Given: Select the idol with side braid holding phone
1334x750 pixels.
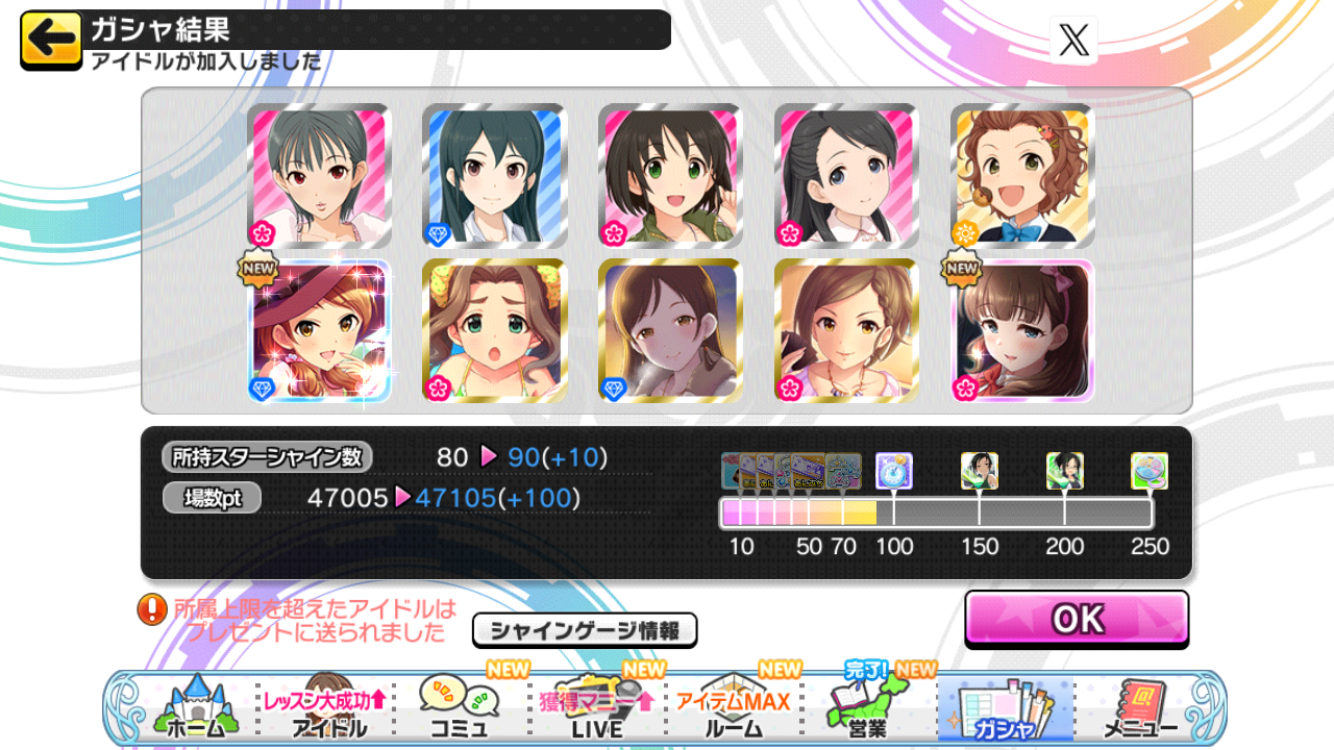Looking at the screenshot, I should pyautogui.click(x=846, y=331).
